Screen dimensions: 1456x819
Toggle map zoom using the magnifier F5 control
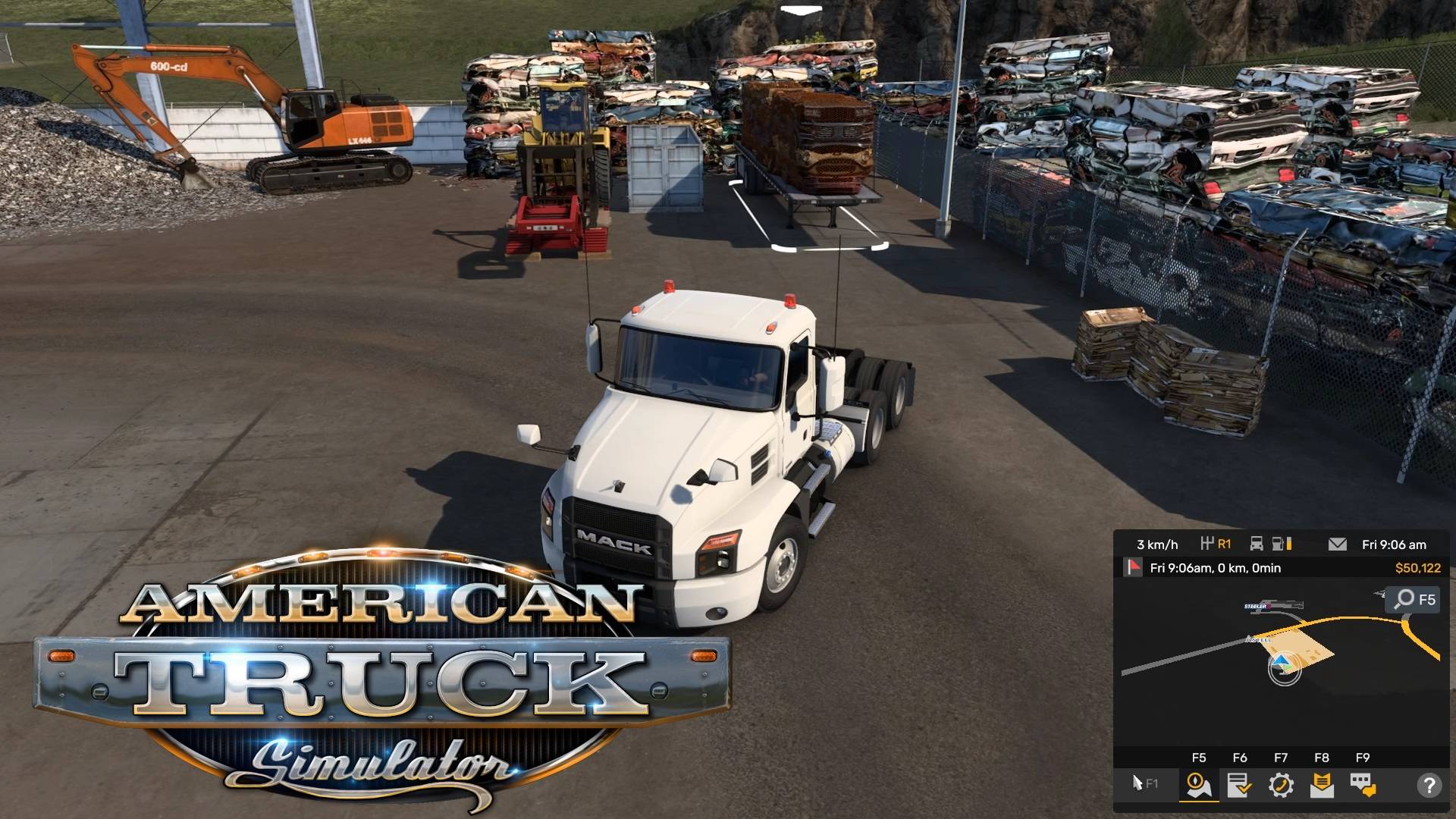1412,599
